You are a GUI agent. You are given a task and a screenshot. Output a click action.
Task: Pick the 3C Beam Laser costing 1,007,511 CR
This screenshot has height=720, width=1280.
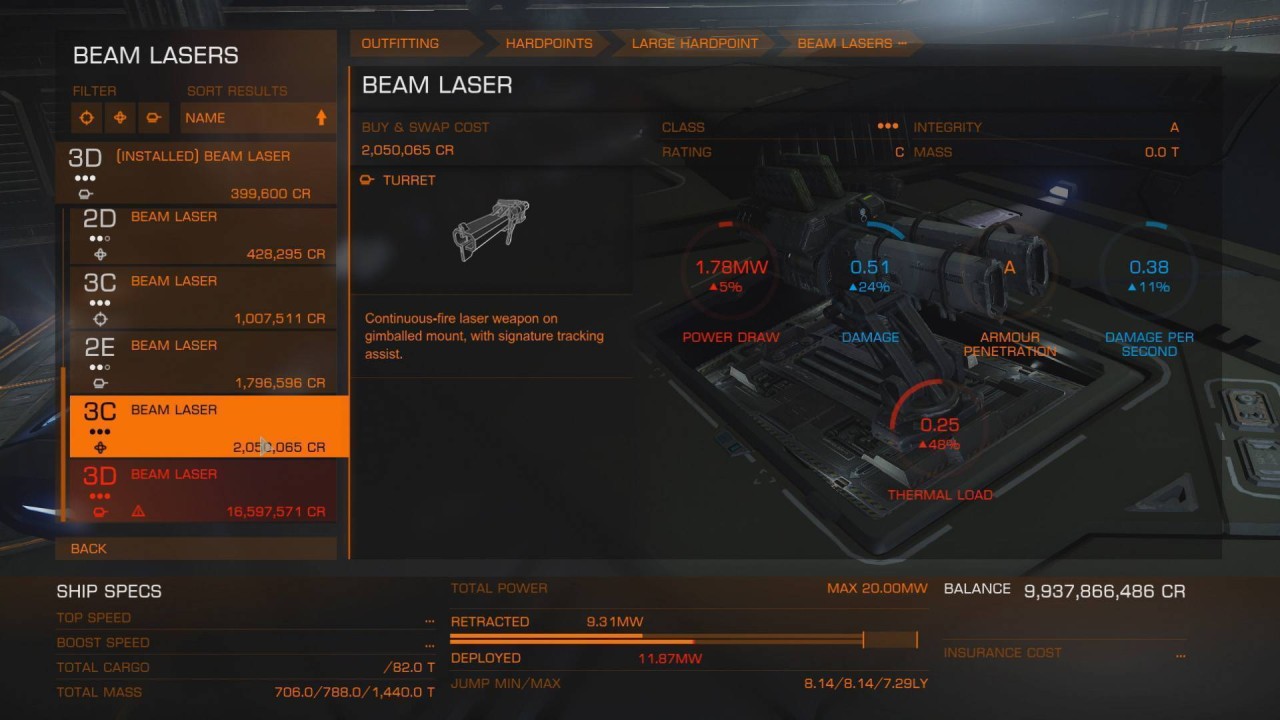tap(203, 299)
